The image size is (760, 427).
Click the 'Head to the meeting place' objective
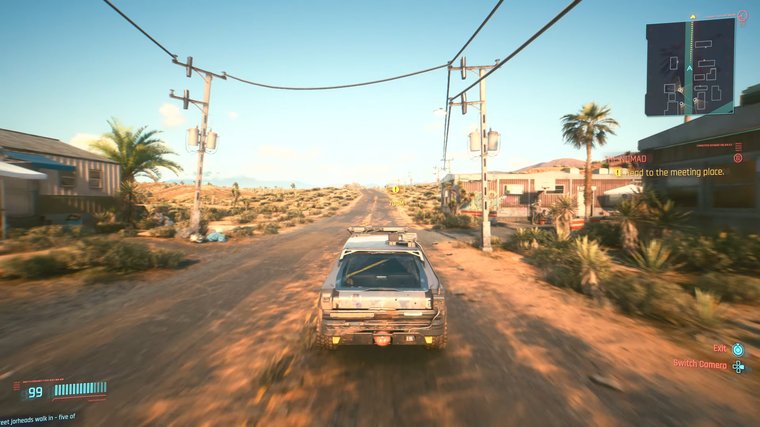673,172
